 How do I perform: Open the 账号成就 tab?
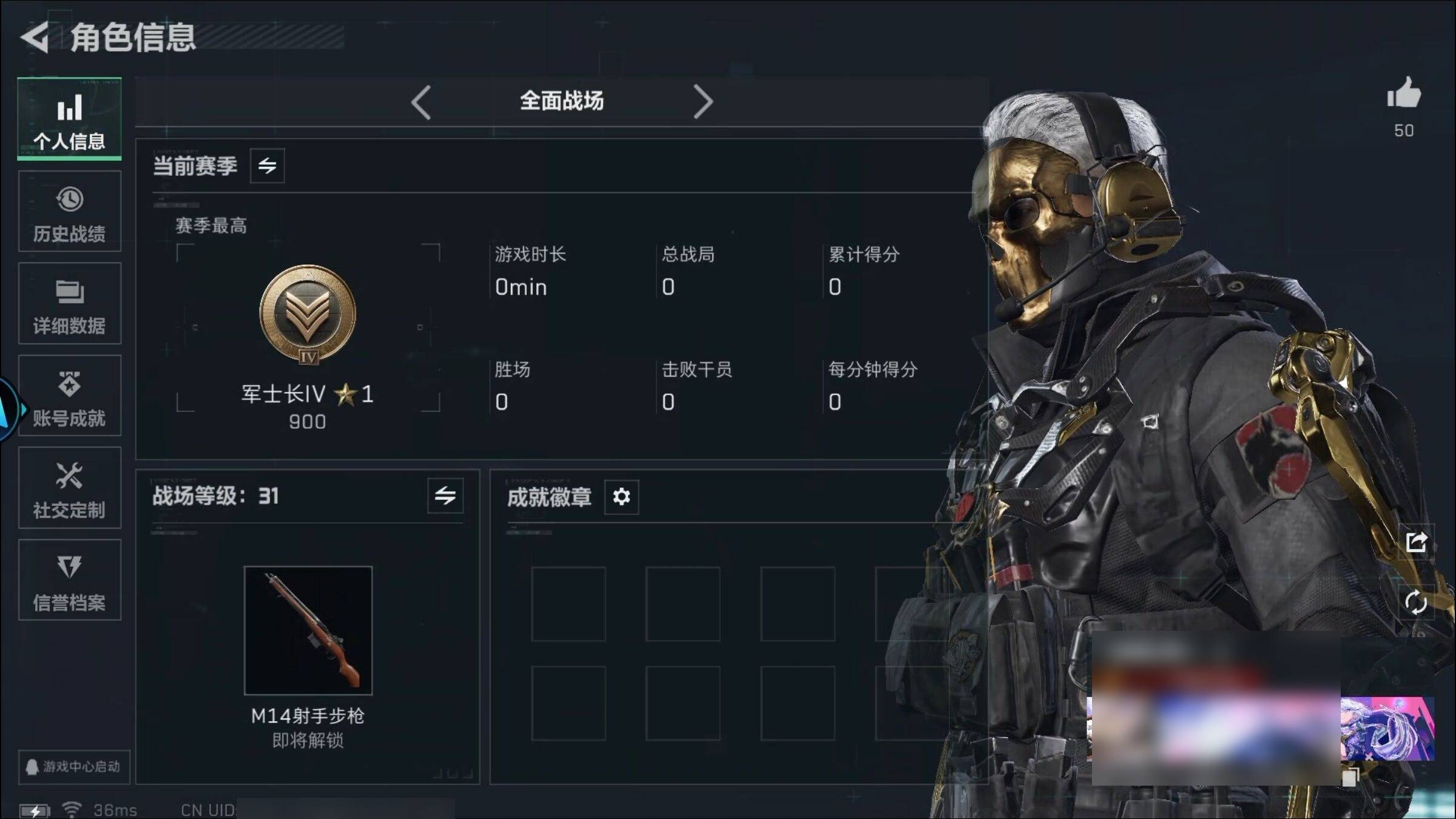pyautogui.click(x=69, y=396)
